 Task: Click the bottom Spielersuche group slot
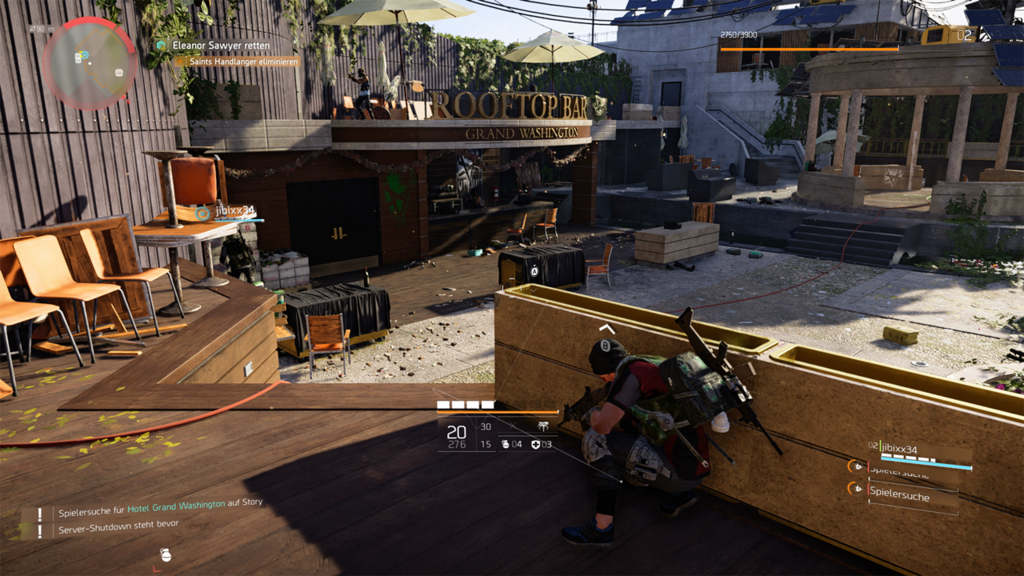[x=905, y=494]
